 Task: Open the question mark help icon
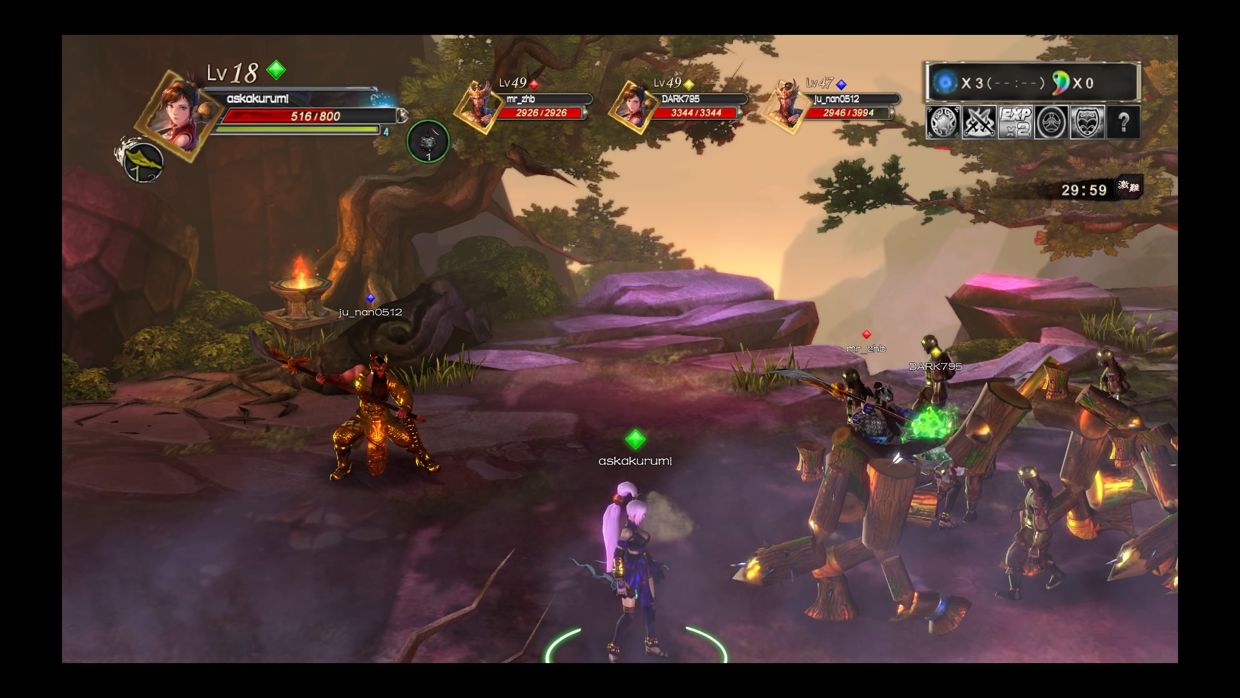click(x=1124, y=122)
